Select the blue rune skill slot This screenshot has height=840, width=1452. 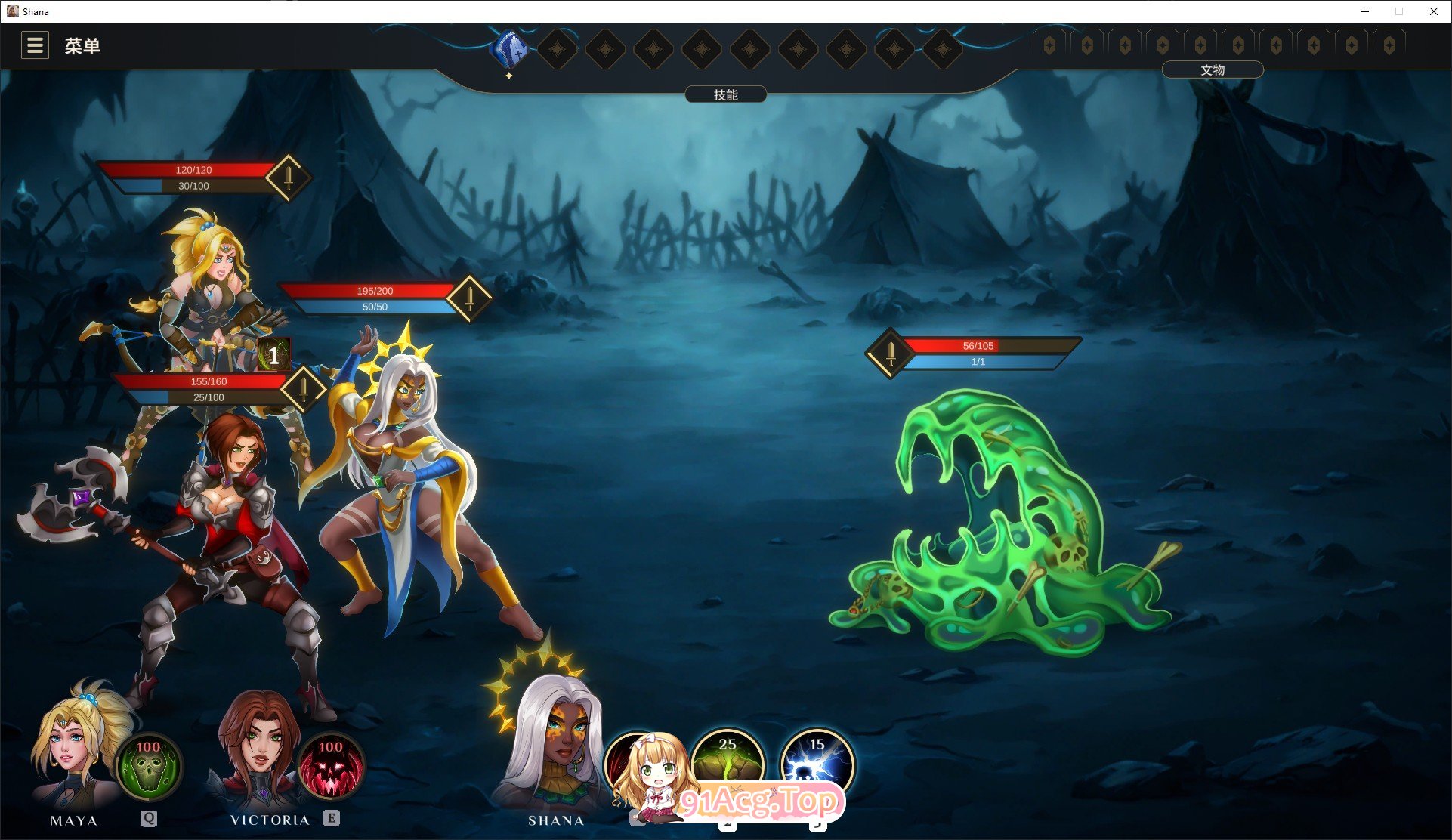510,49
